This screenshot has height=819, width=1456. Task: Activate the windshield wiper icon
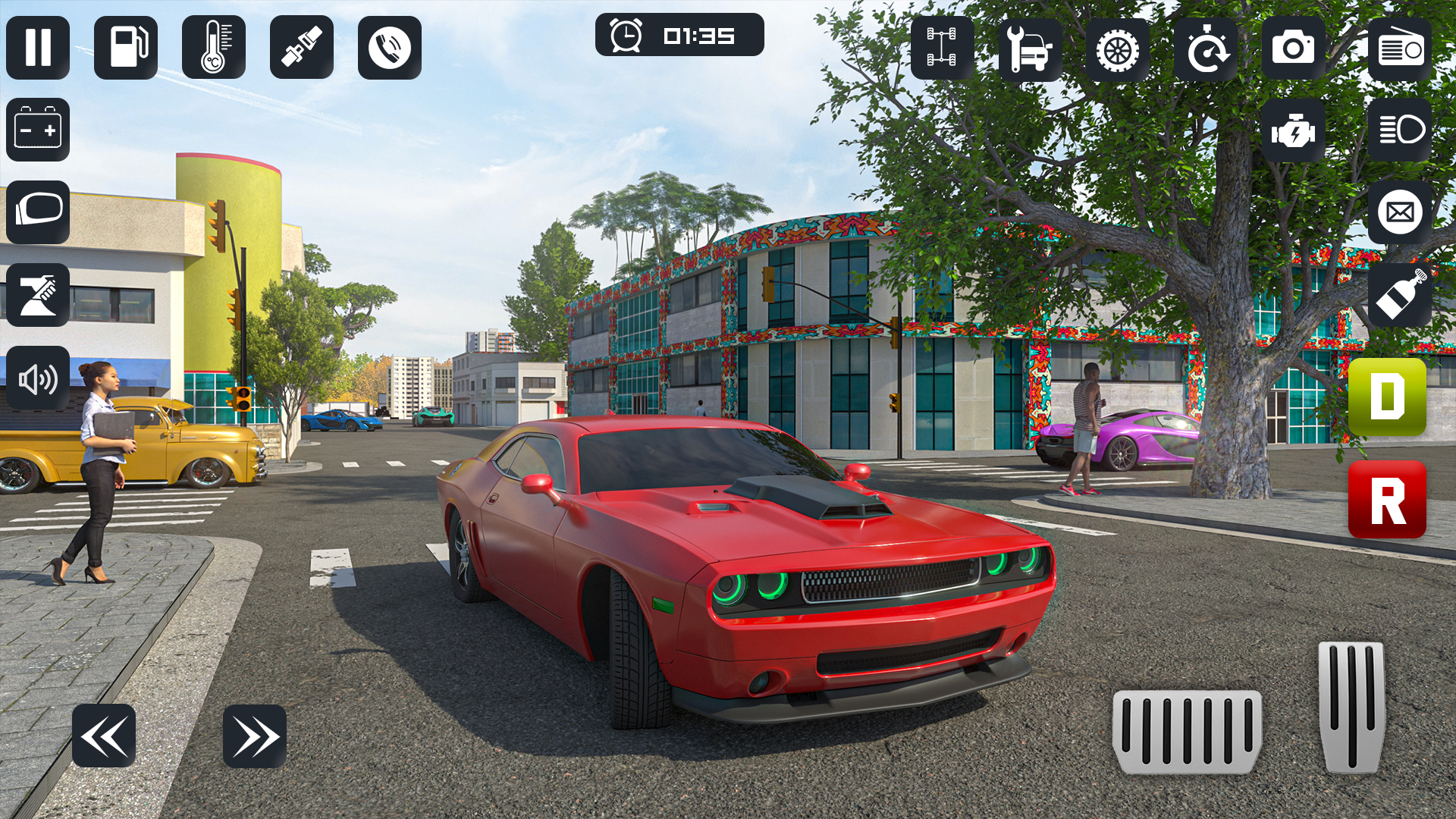(x=38, y=294)
